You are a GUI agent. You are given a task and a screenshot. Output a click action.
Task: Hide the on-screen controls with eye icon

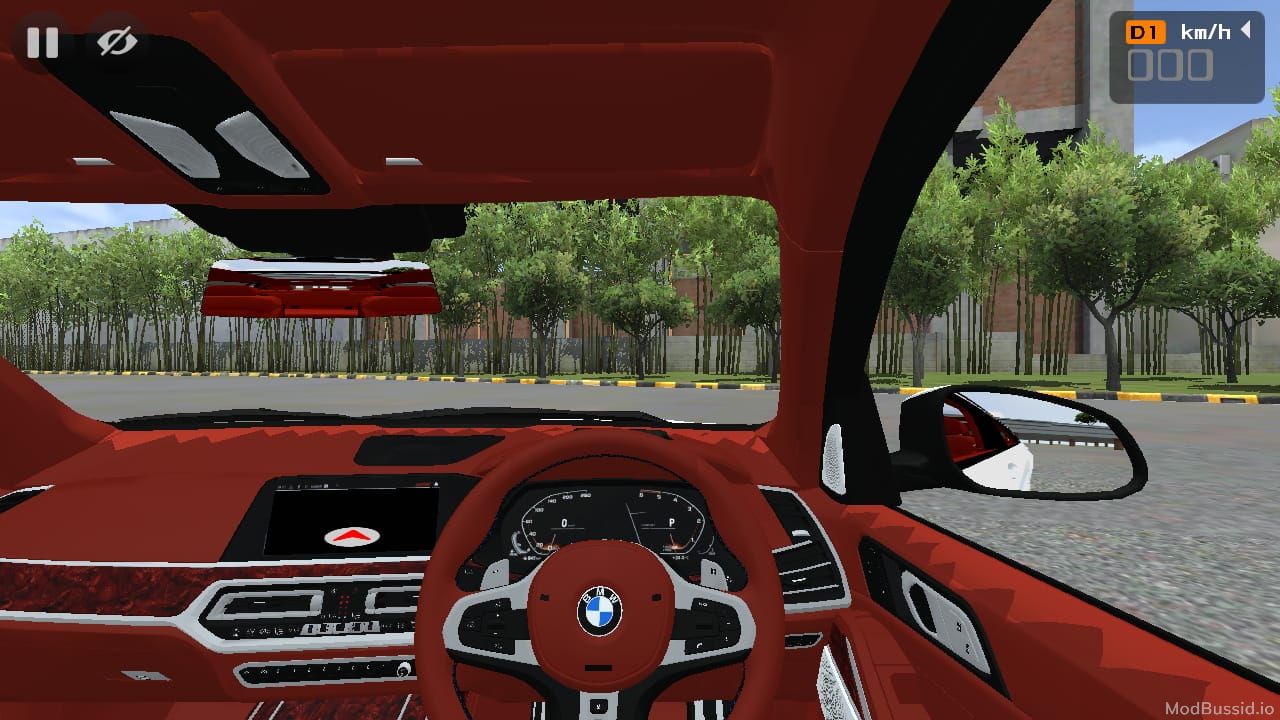coord(117,42)
